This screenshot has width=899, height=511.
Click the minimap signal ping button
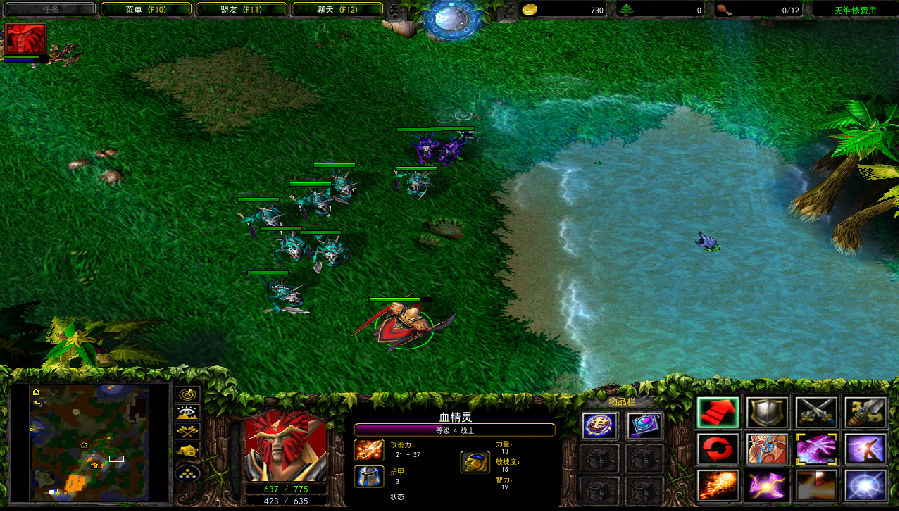coord(187,394)
